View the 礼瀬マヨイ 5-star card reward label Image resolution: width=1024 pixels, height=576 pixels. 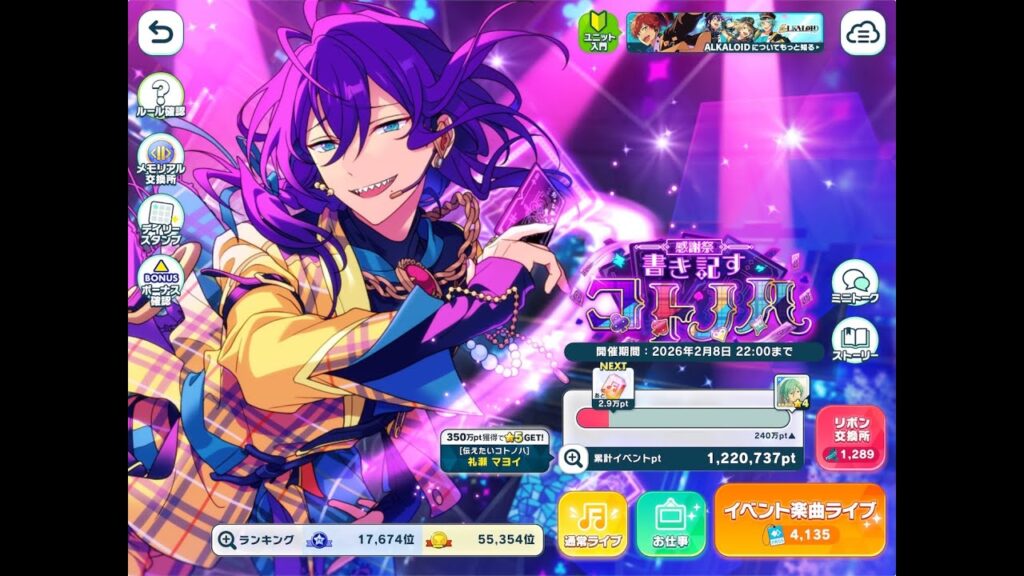[x=497, y=452]
